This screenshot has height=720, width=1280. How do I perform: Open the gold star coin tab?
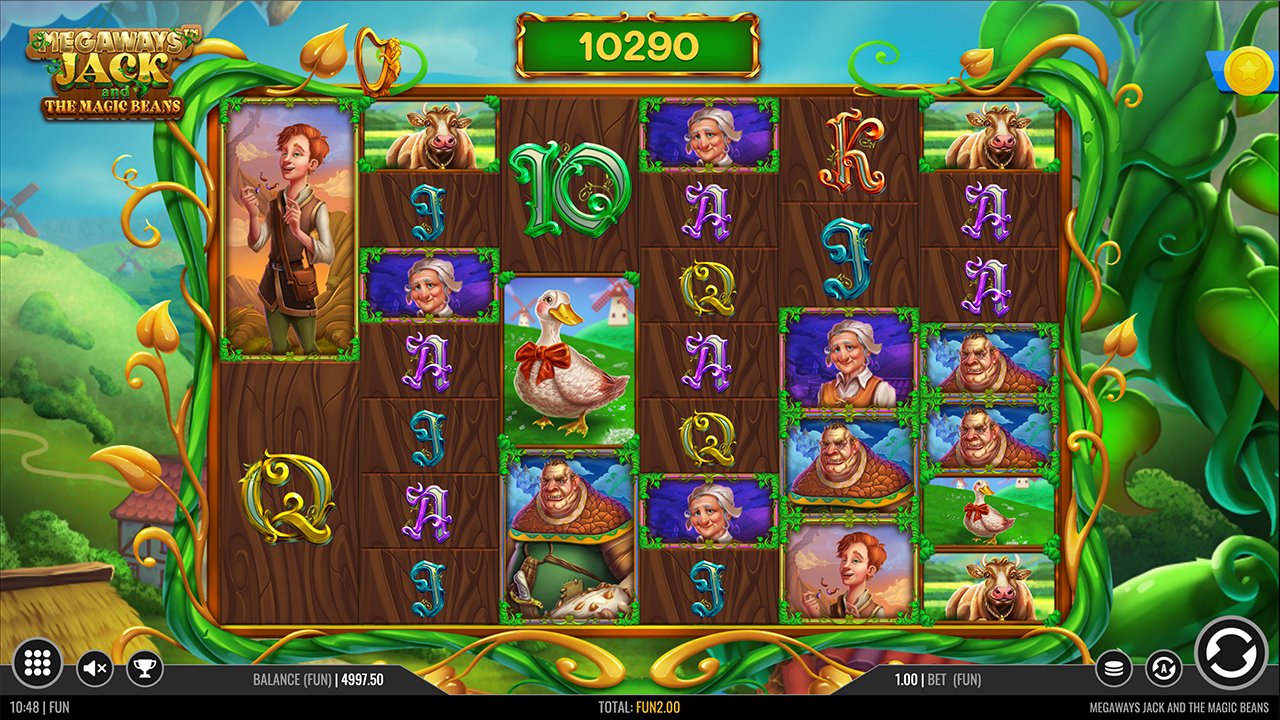pyautogui.click(x=1248, y=69)
